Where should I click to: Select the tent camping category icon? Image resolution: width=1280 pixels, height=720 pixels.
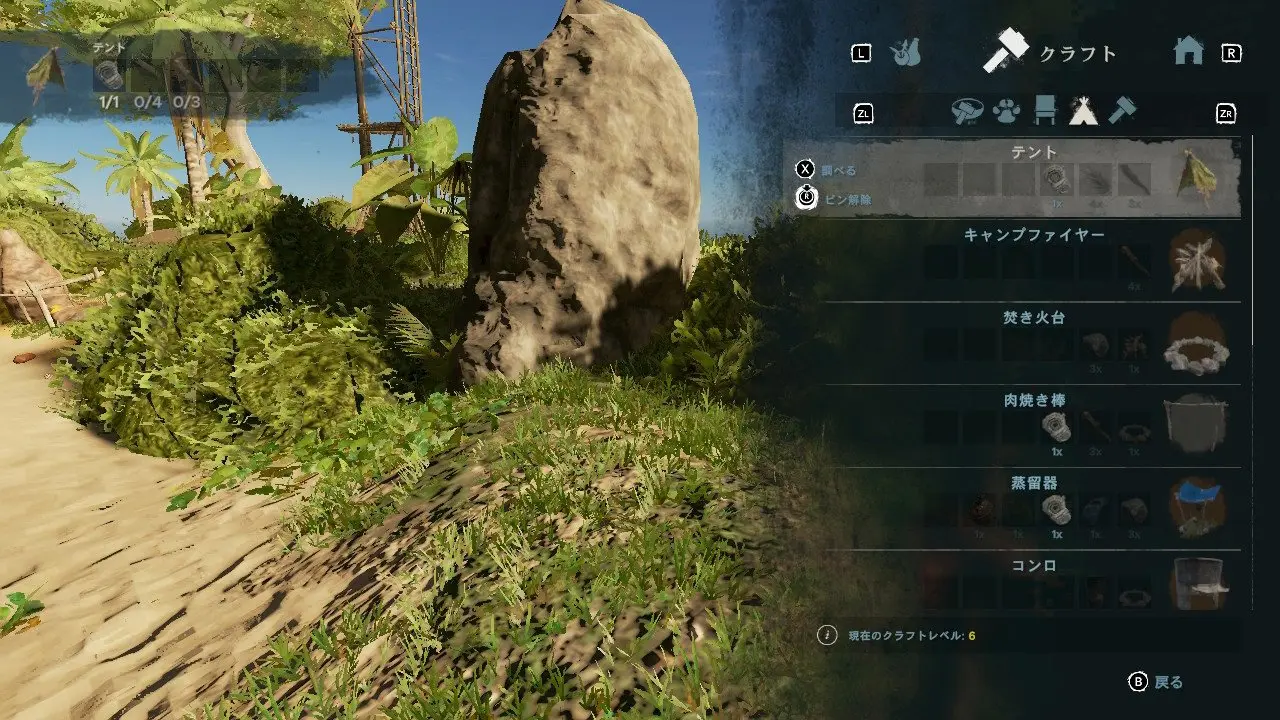click(1083, 111)
